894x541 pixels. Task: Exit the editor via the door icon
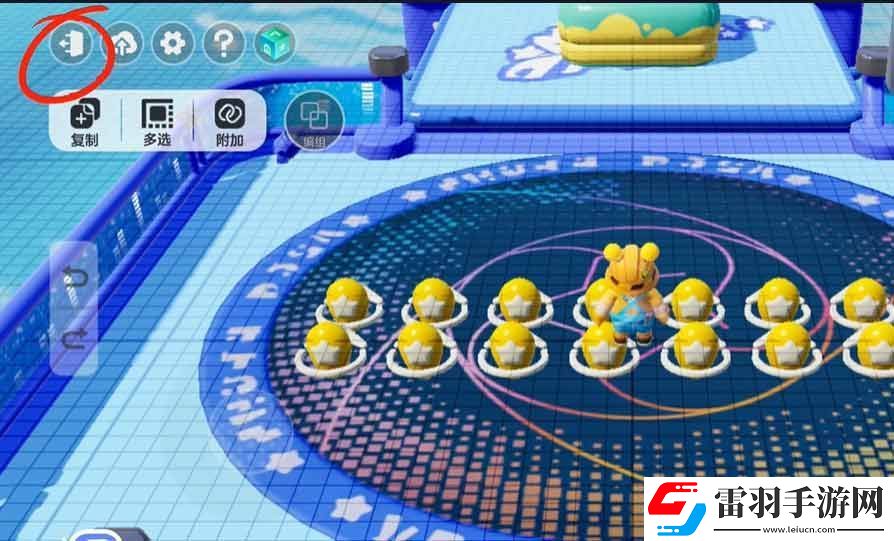[71, 44]
